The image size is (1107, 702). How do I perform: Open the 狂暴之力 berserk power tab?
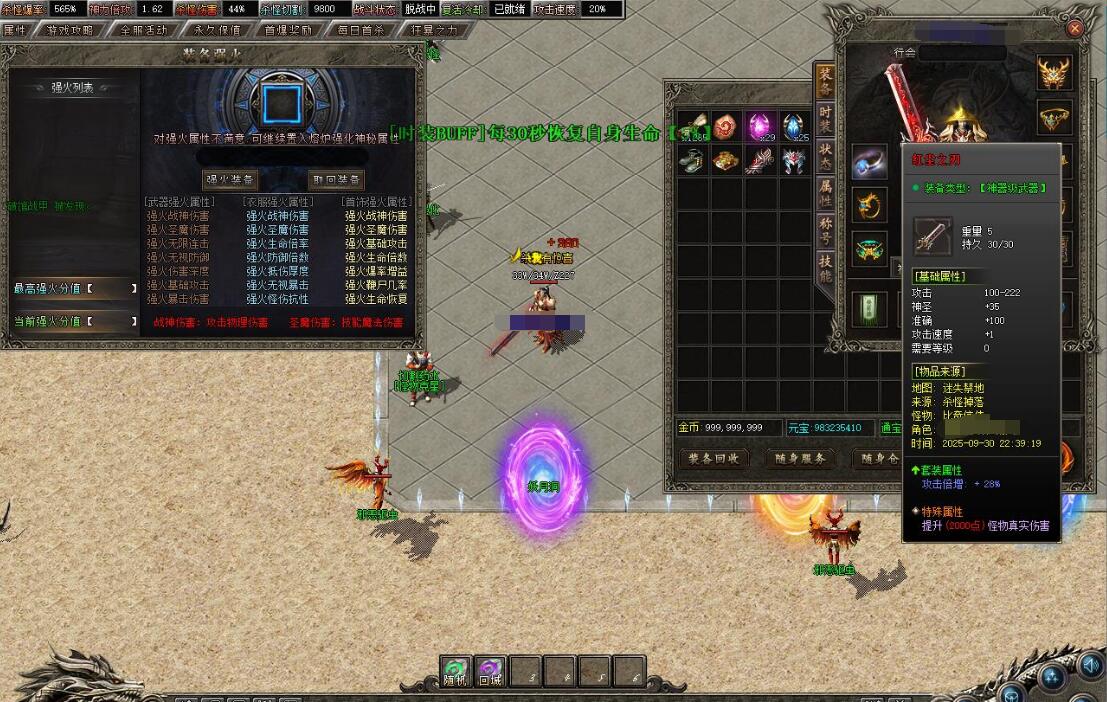coord(433,30)
